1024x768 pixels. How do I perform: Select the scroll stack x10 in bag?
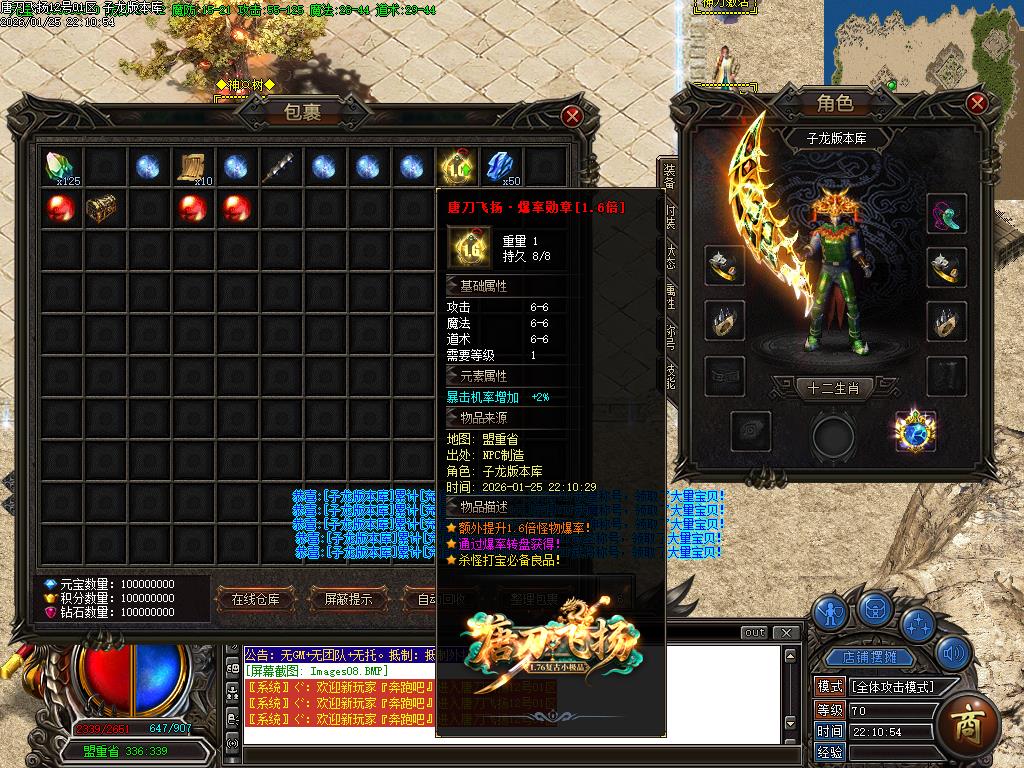[x=193, y=167]
